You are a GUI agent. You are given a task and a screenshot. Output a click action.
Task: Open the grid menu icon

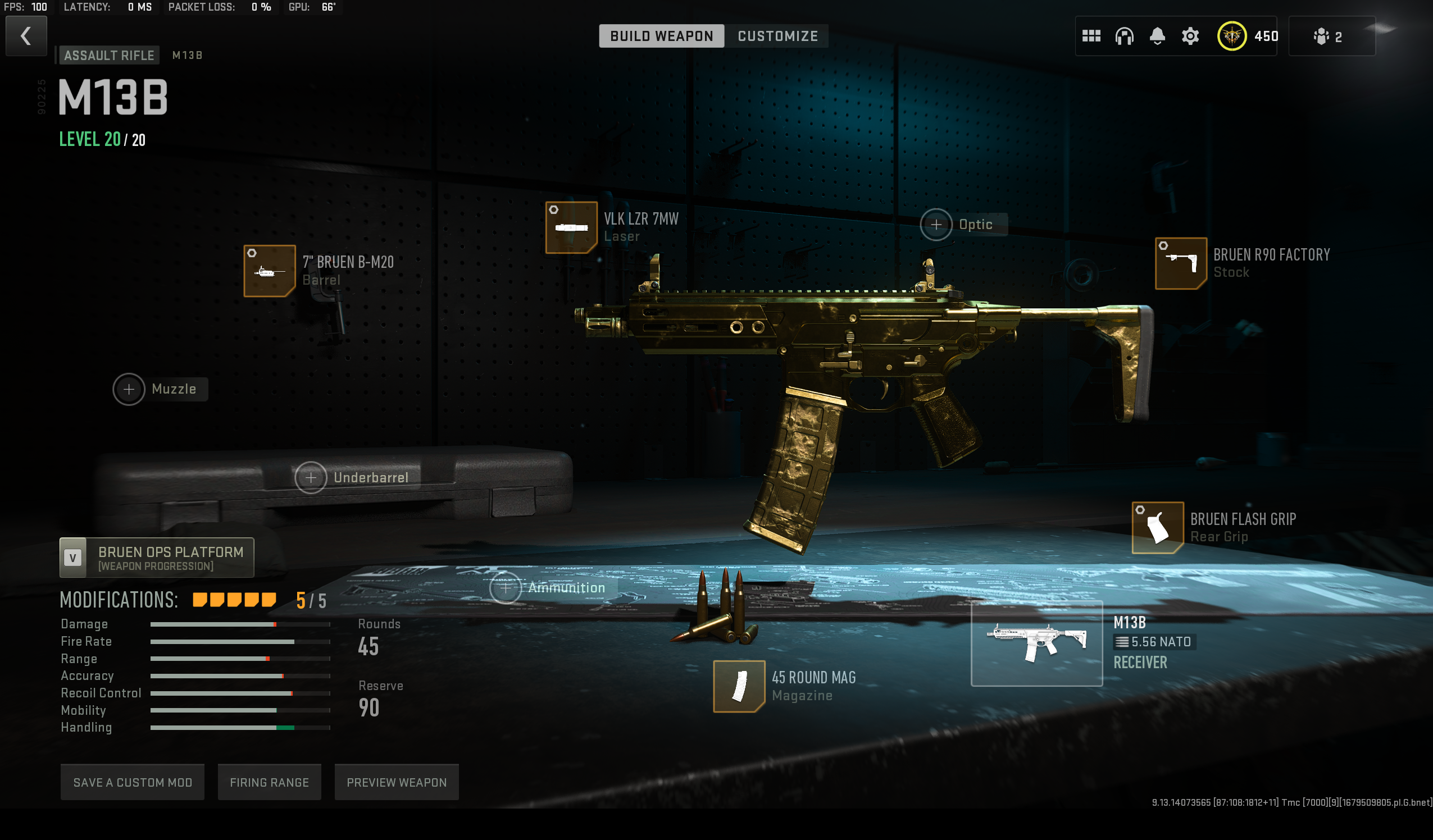pyautogui.click(x=1091, y=36)
